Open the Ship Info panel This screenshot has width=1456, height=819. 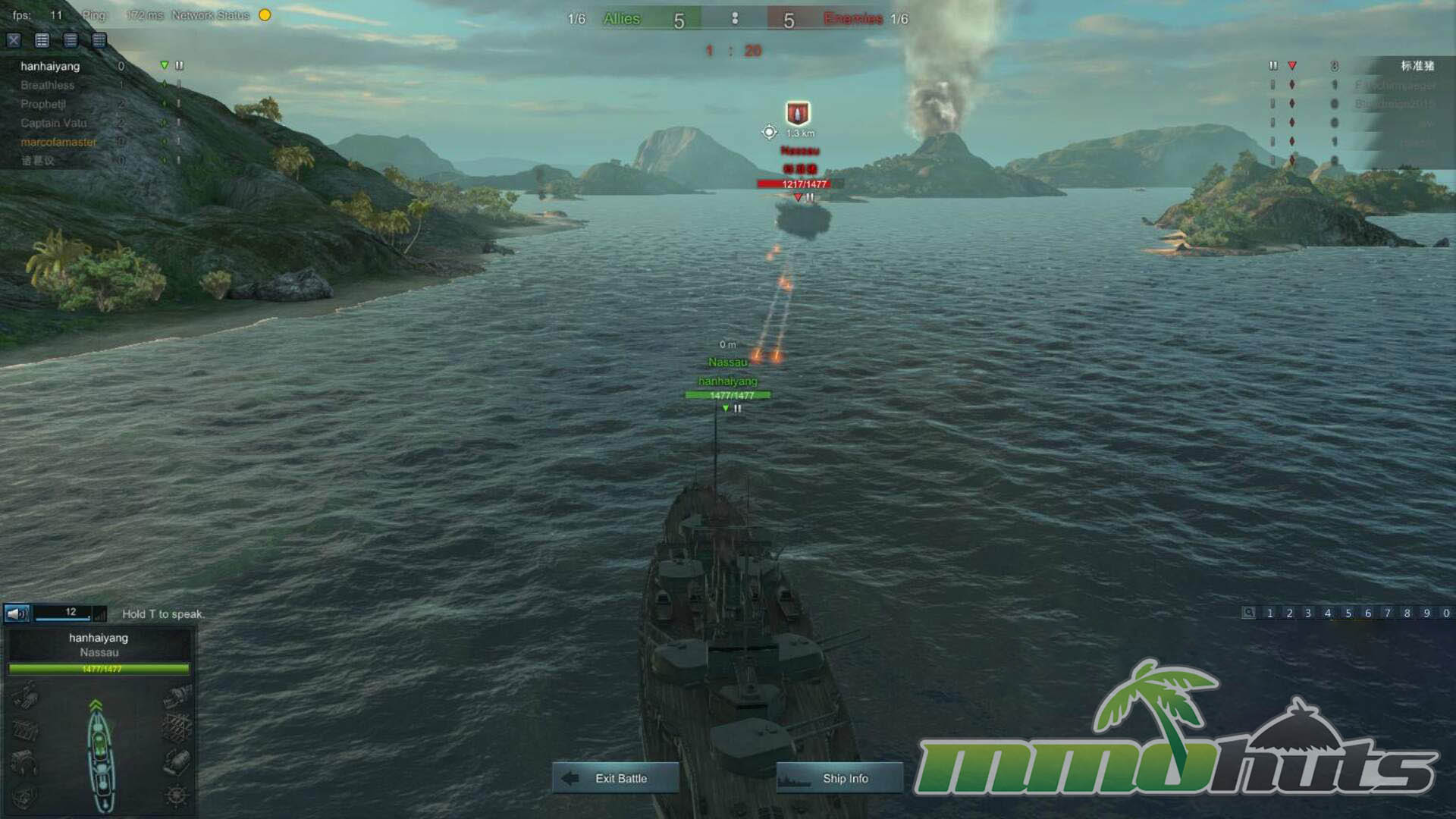coord(839,778)
